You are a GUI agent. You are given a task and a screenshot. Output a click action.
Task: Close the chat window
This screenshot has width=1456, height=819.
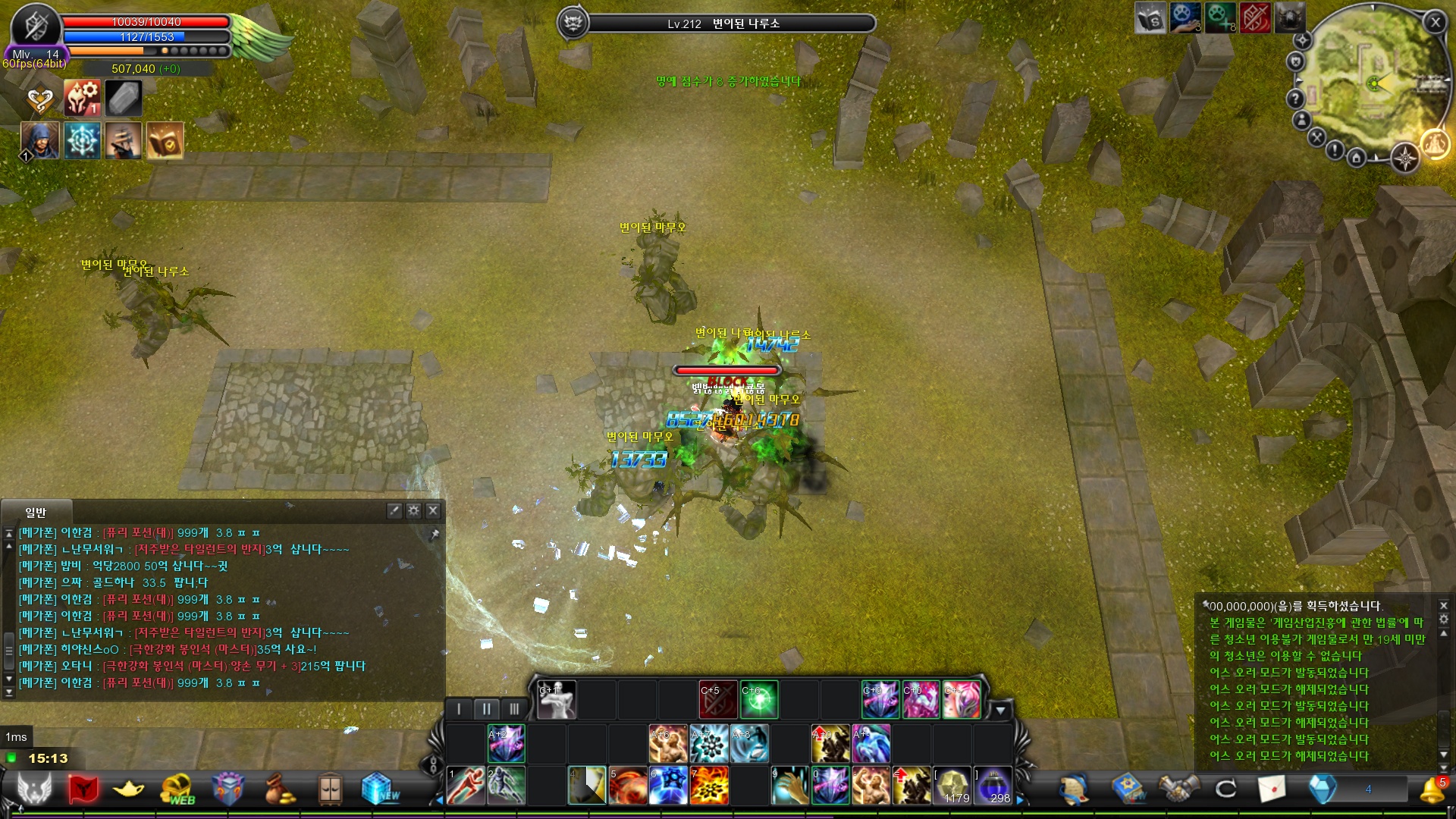click(x=433, y=510)
